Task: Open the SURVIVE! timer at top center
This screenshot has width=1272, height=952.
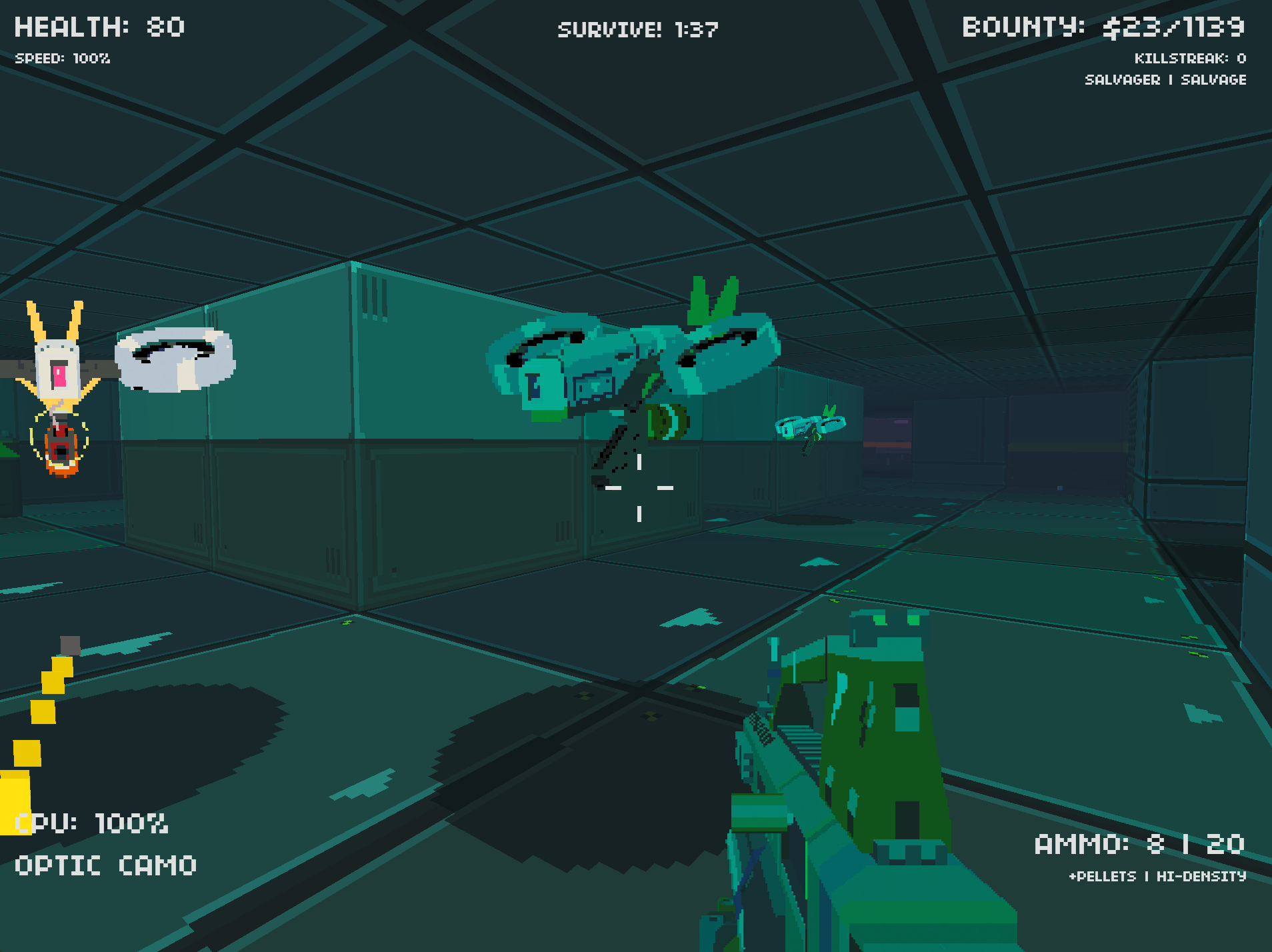Action: (638, 29)
